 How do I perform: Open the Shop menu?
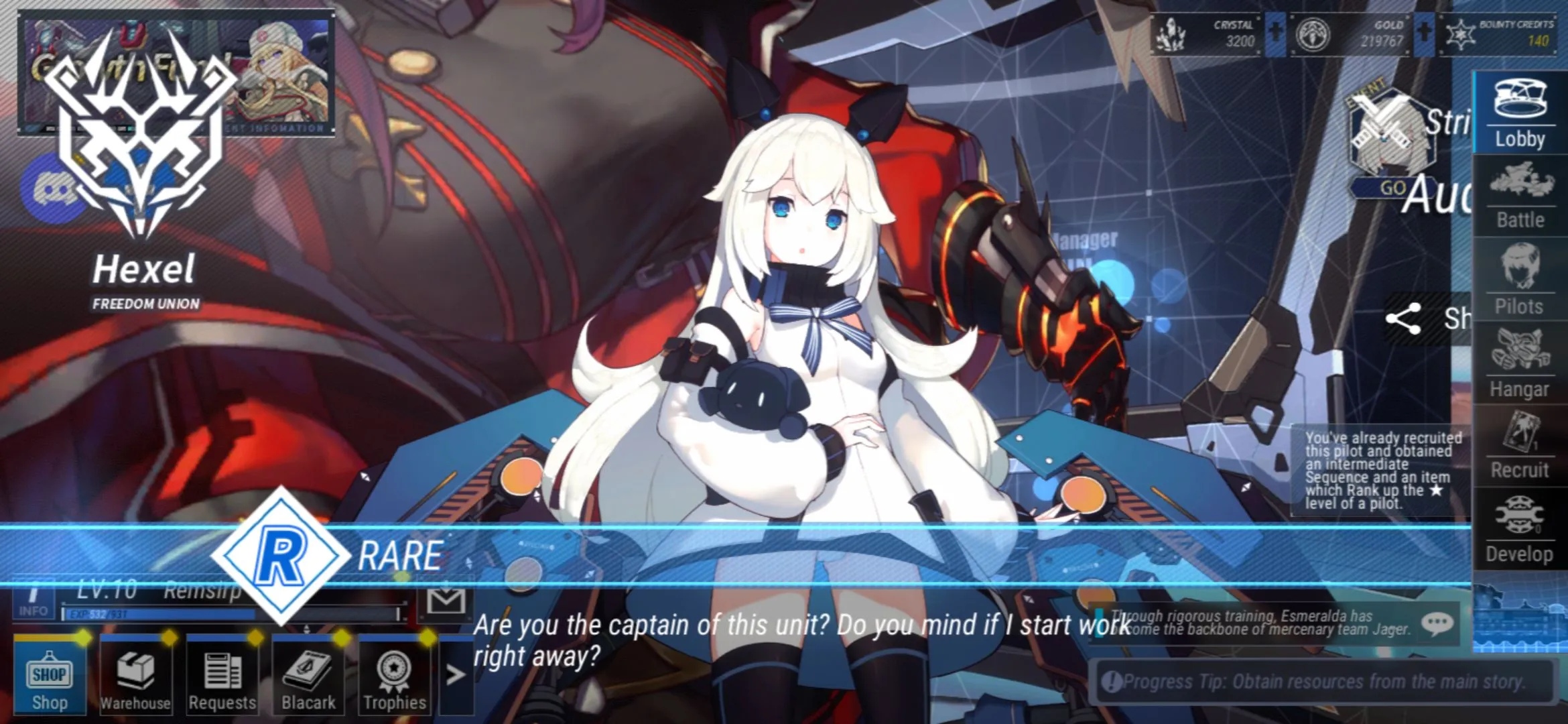50,676
